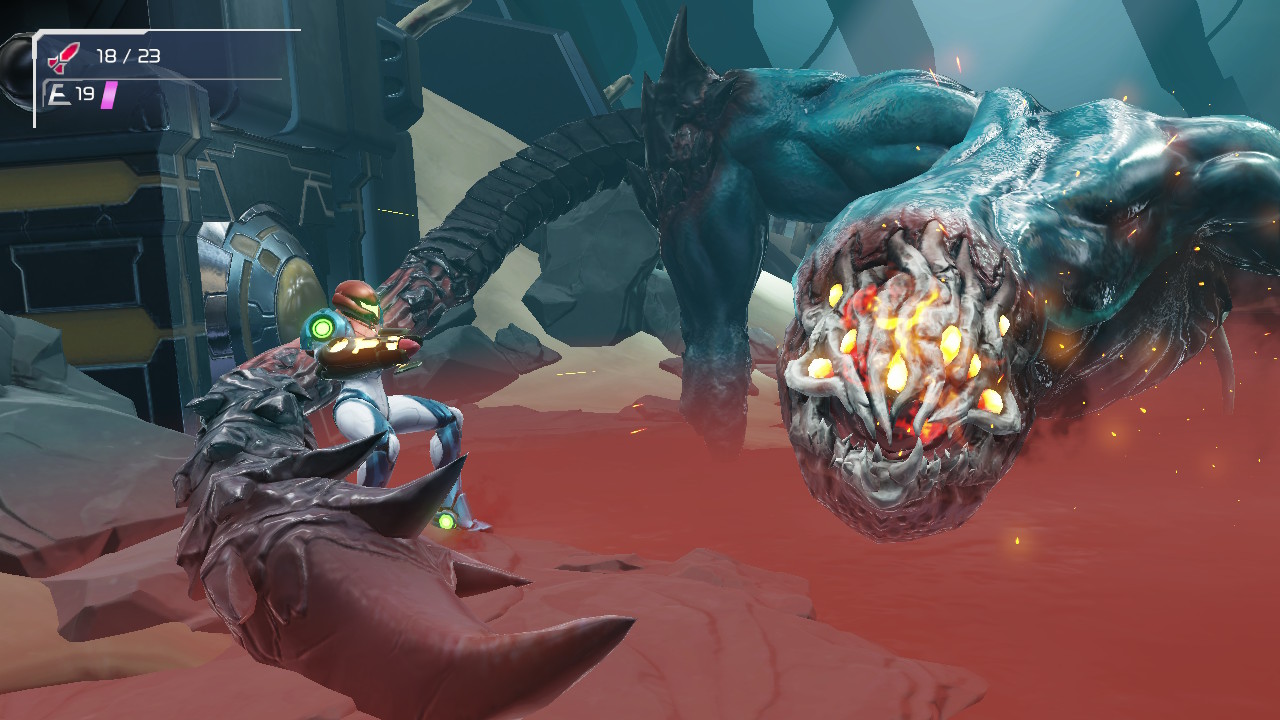The image size is (1280, 720).
Task: Select the missile weapon icon
Action: pos(64,57)
